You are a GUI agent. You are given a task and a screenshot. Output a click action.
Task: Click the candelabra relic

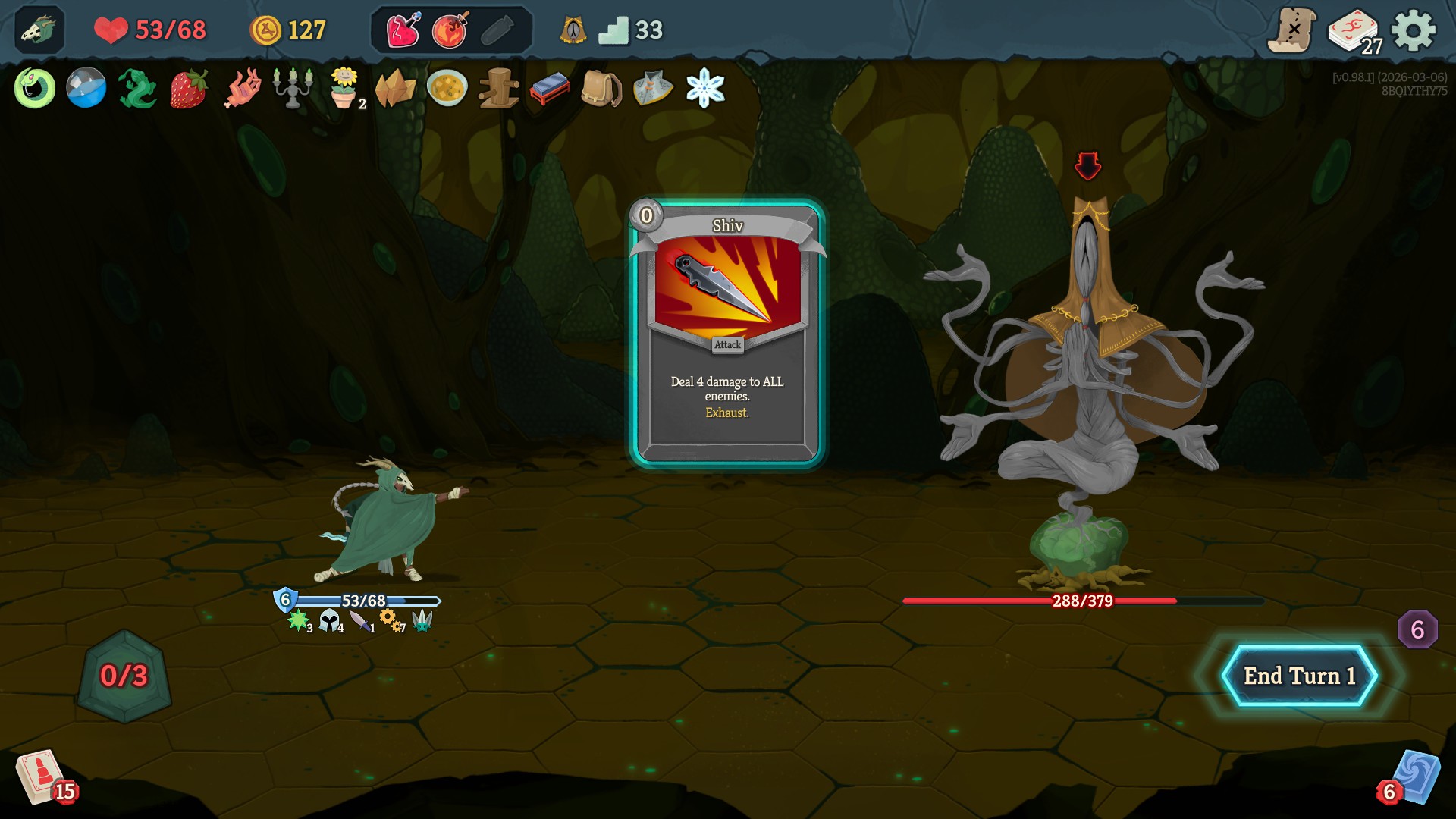(x=293, y=89)
